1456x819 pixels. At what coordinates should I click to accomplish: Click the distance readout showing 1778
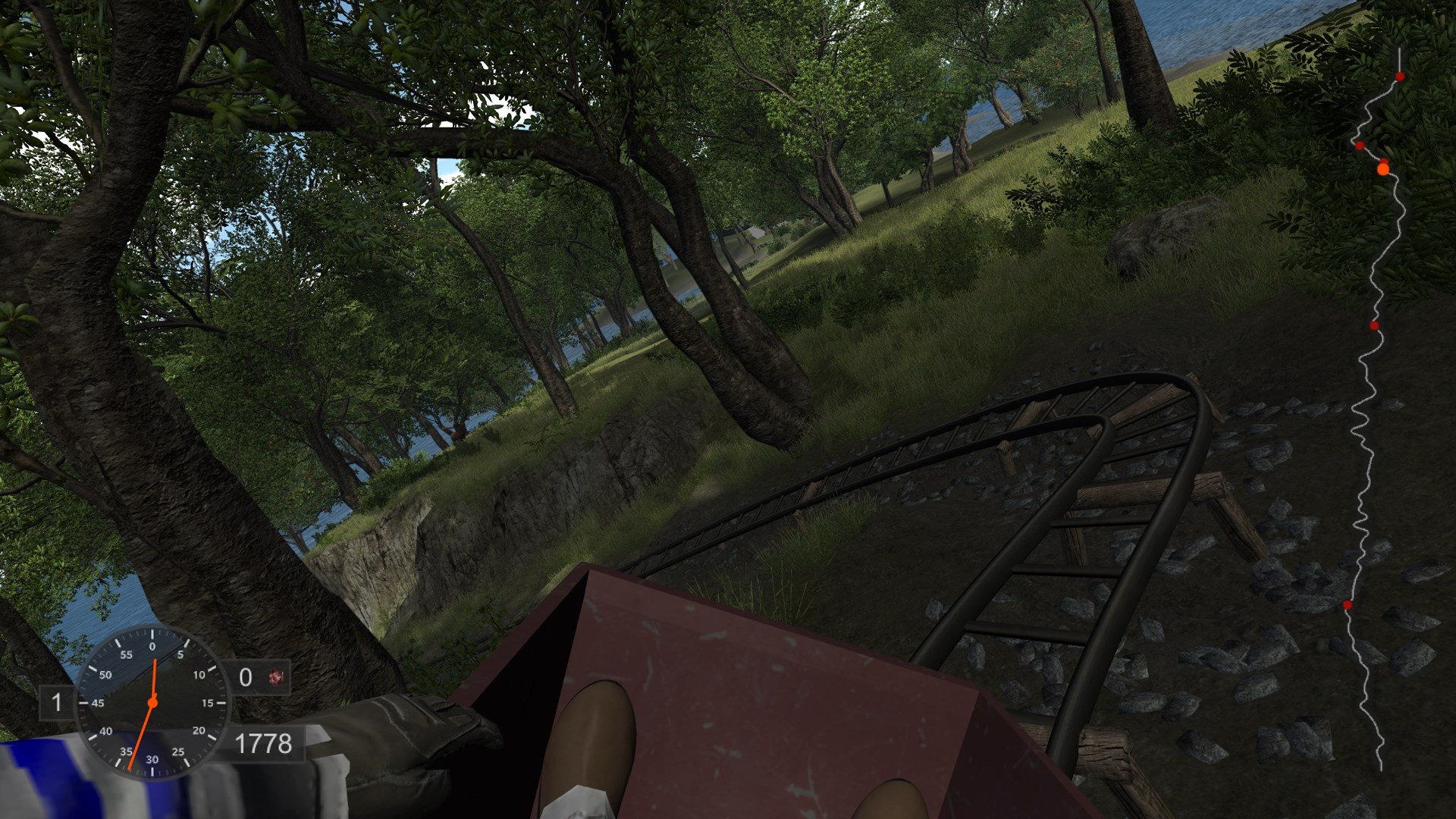[265, 741]
